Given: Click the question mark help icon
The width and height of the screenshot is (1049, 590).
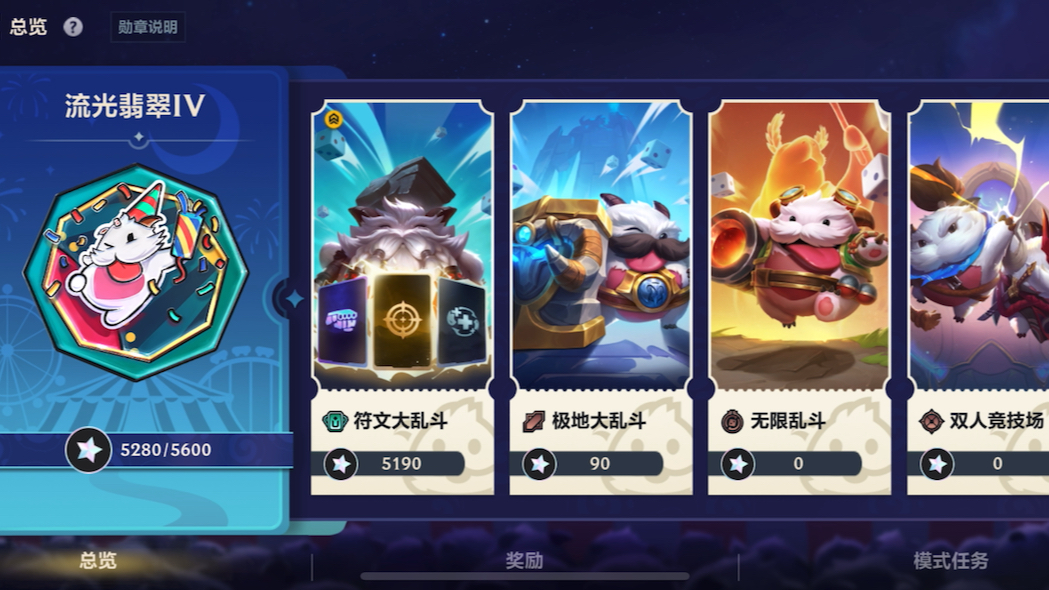Looking at the screenshot, I should point(73,27).
